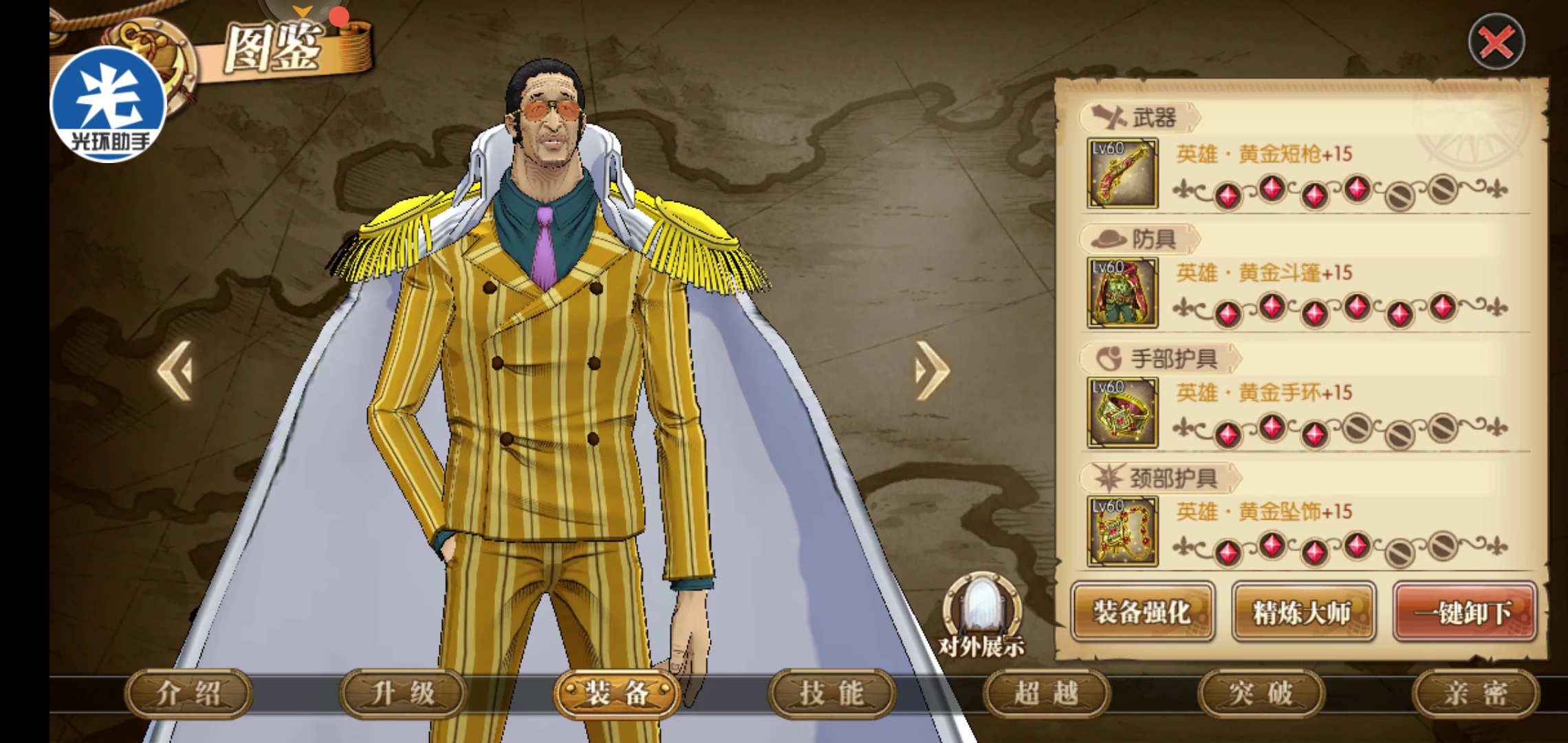The height and width of the screenshot is (743, 1568).
Task: Choose the golden bracelet hand-guard slot
Action: click(1122, 413)
